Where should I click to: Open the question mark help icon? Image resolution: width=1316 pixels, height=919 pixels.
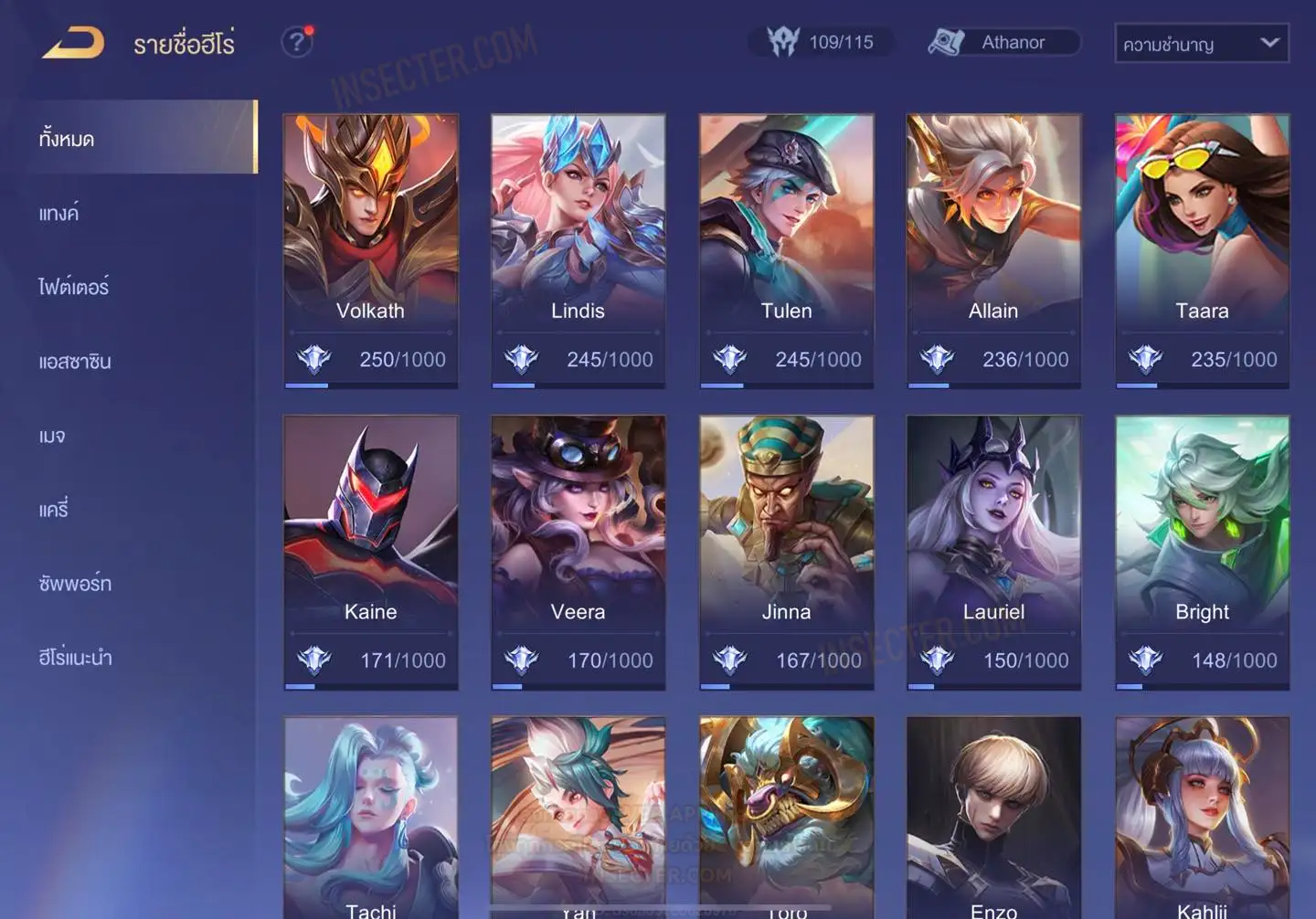296,42
